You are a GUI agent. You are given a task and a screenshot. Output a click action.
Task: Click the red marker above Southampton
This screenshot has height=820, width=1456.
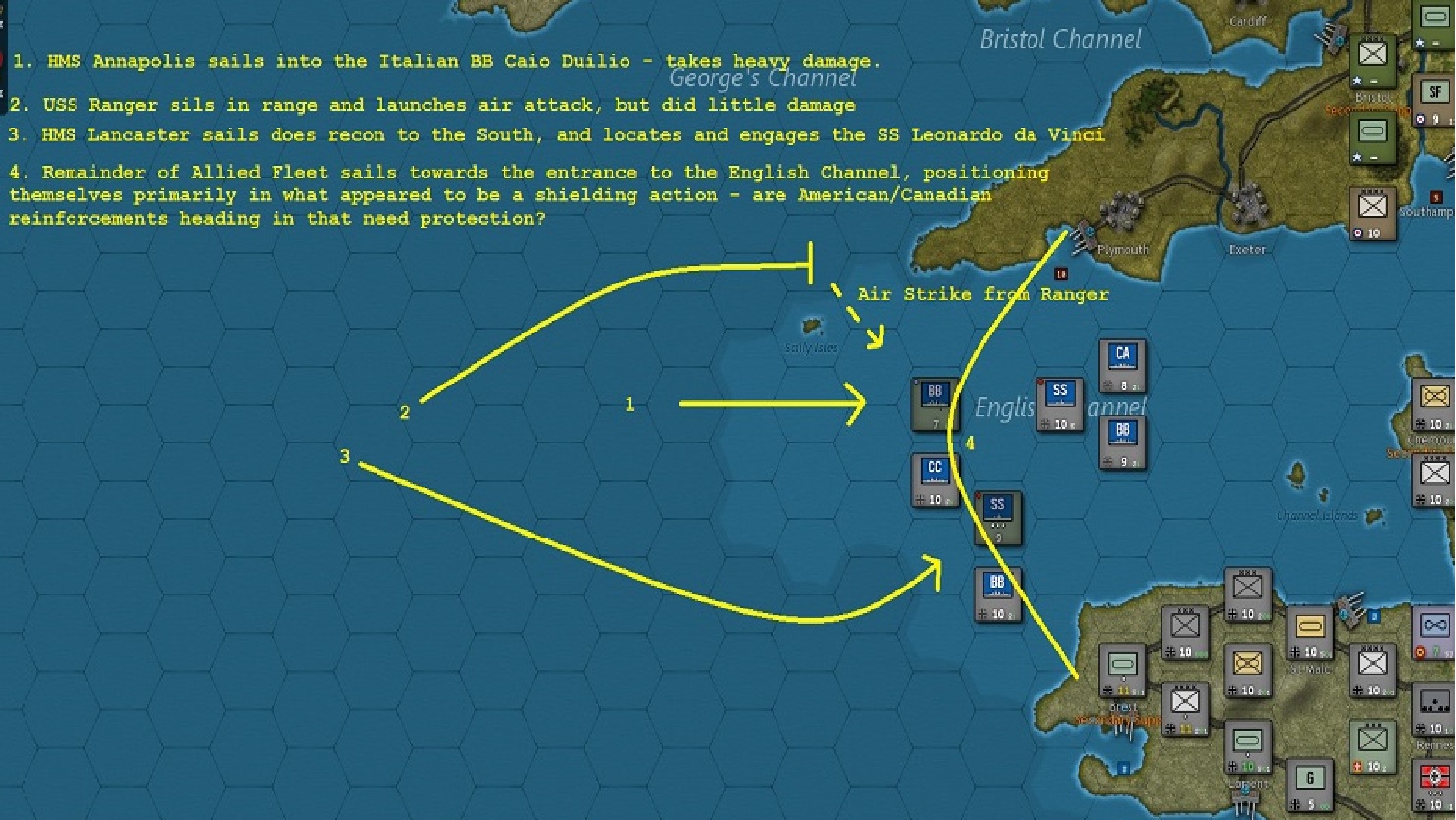pyautogui.click(x=1436, y=196)
